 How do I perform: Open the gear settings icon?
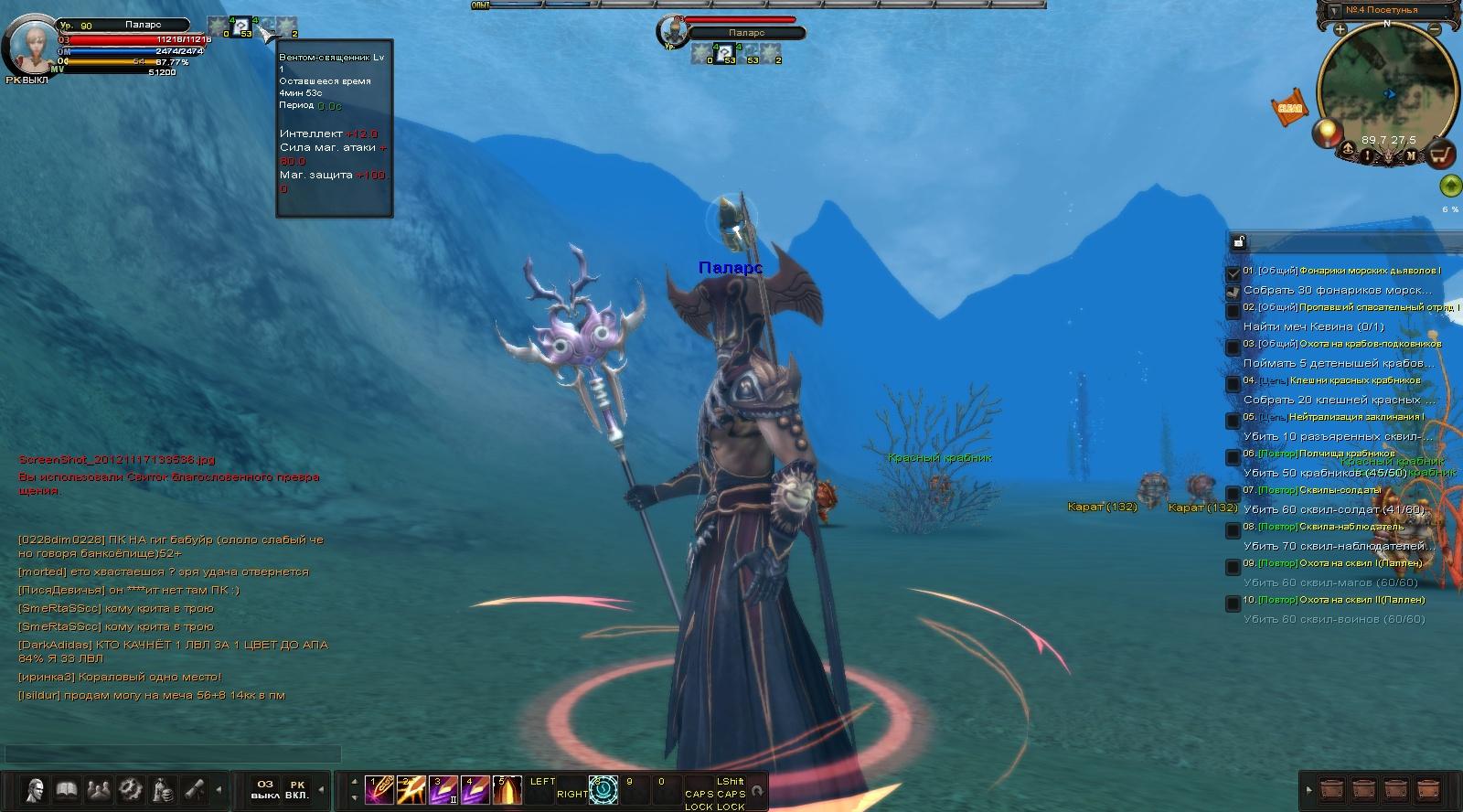point(131,789)
